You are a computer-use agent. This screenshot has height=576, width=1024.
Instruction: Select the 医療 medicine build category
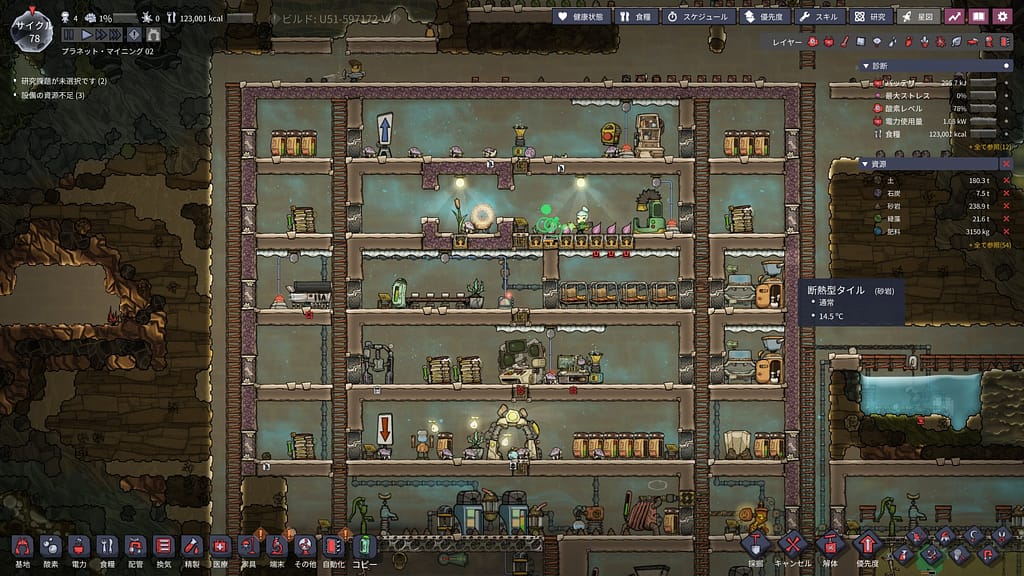220,548
